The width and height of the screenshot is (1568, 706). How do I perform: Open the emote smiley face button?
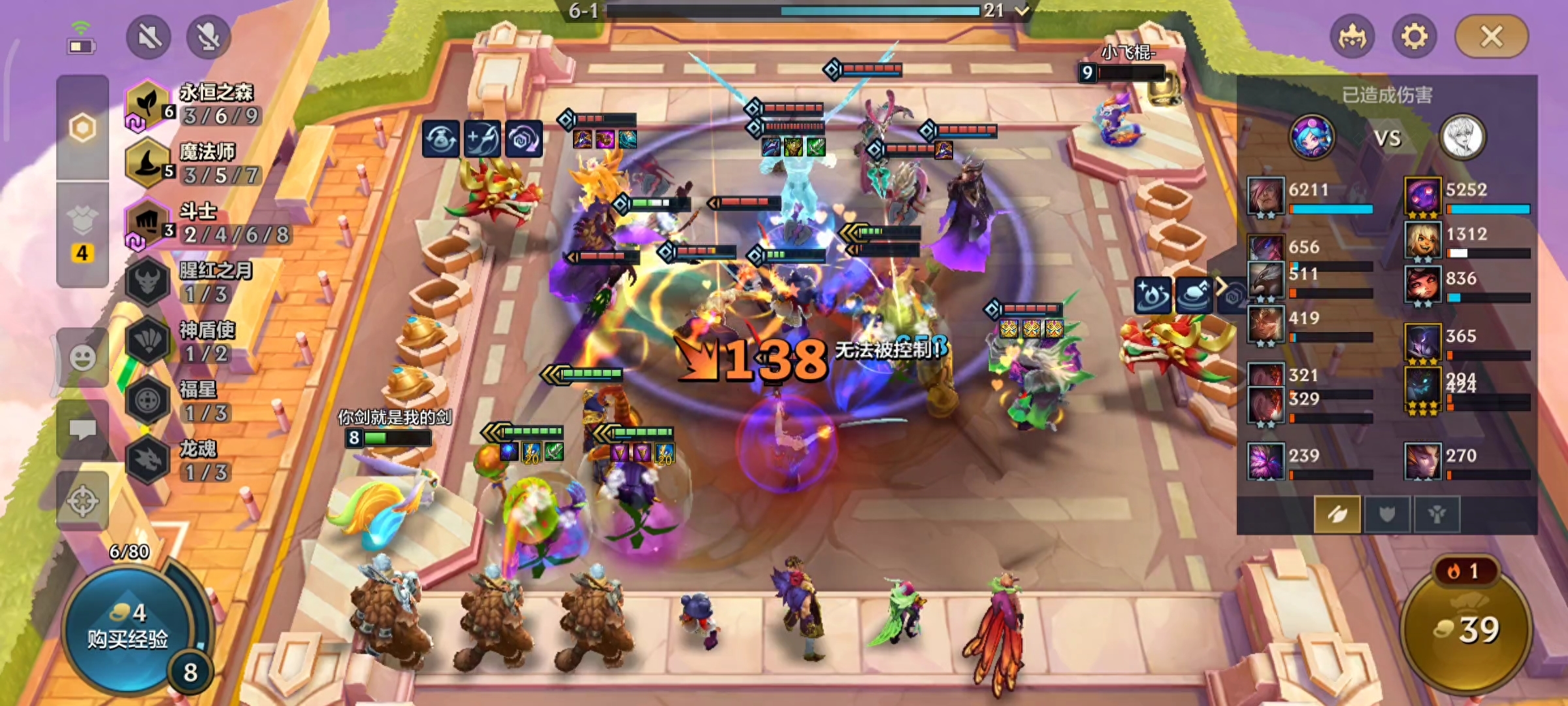(82, 358)
